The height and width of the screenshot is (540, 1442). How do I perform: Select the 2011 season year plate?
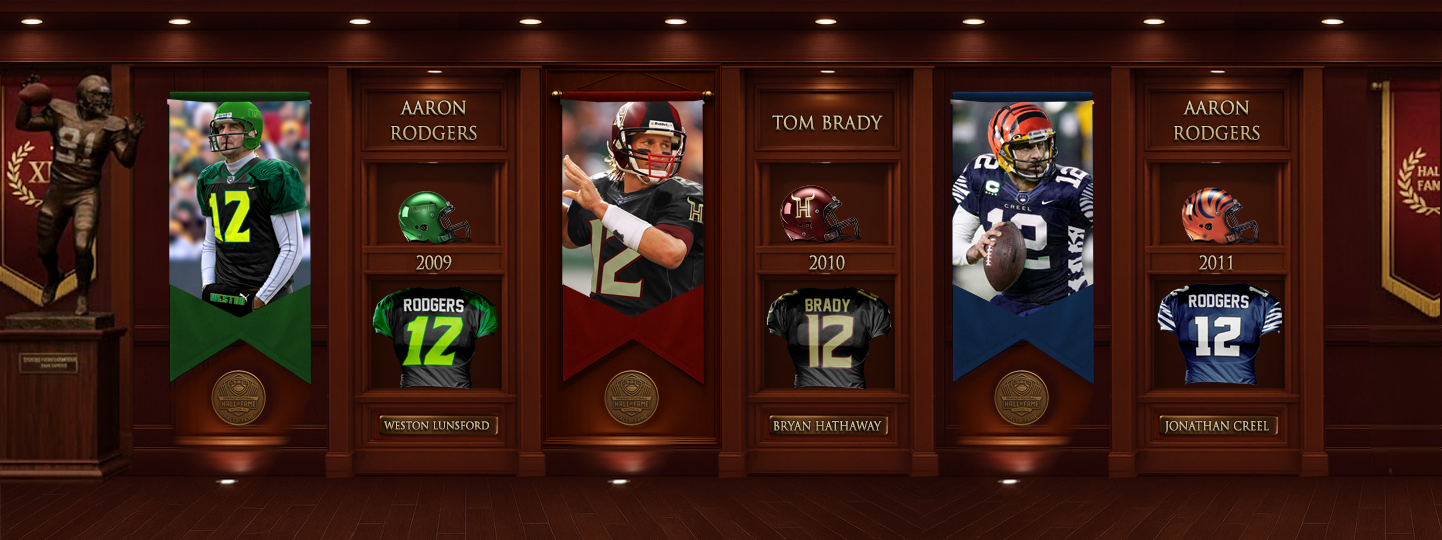pyautogui.click(x=1216, y=263)
